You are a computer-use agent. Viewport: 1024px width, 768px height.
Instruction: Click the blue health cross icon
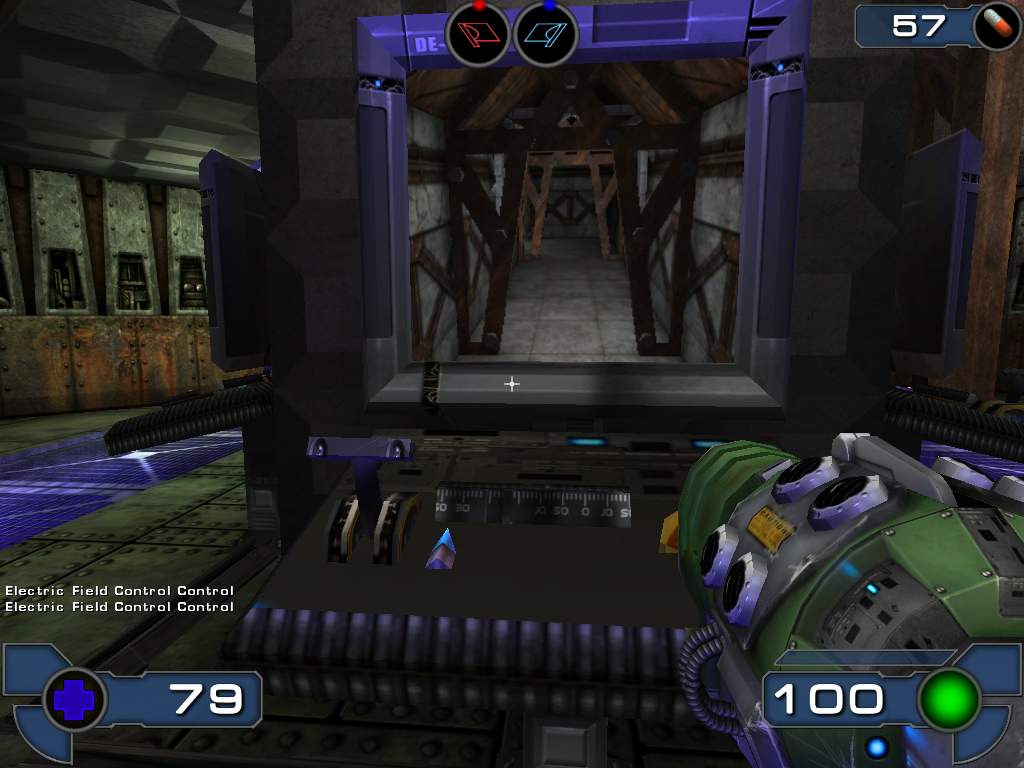coord(73,699)
